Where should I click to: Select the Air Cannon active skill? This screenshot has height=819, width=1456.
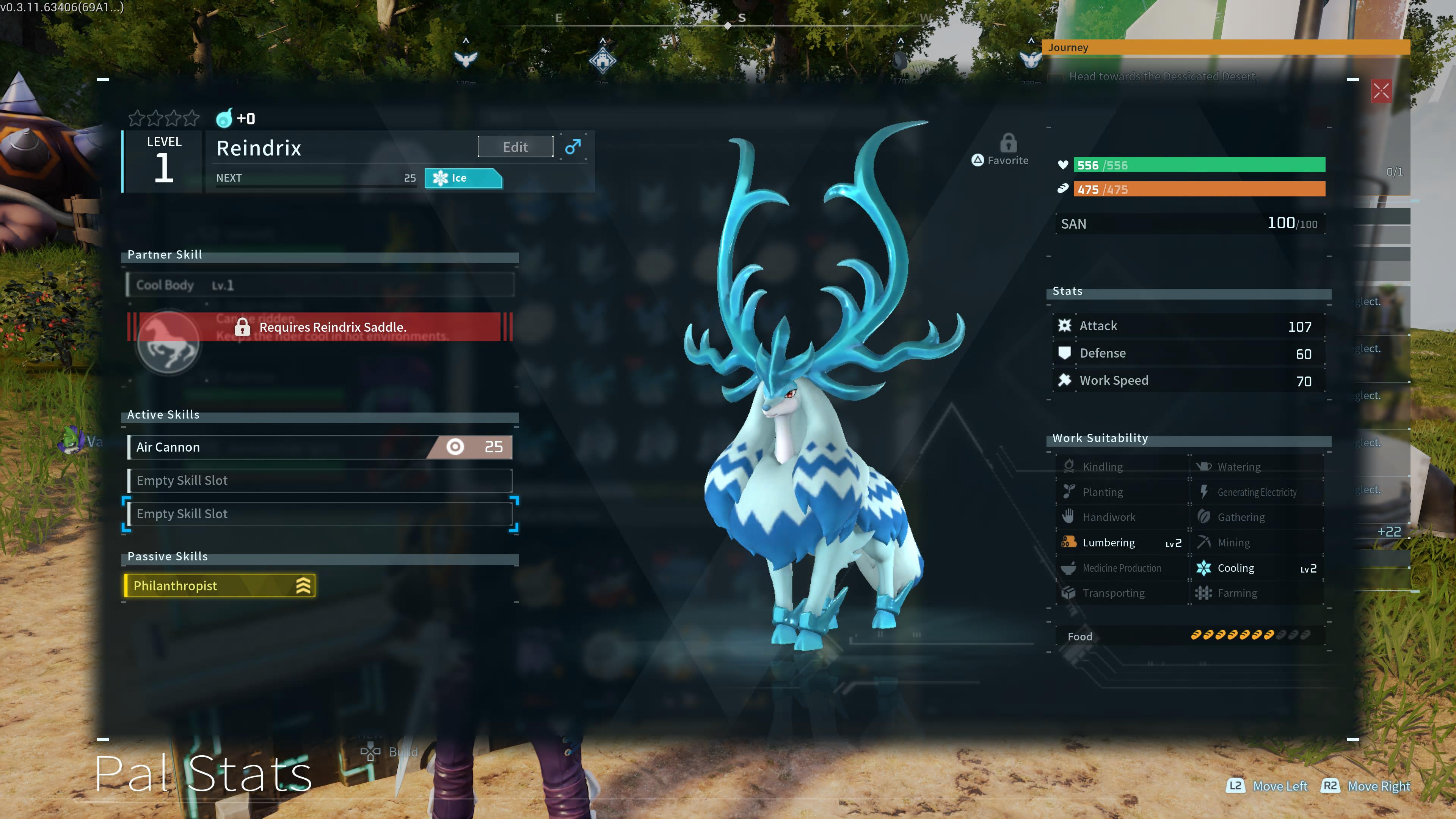tap(319, 447)
